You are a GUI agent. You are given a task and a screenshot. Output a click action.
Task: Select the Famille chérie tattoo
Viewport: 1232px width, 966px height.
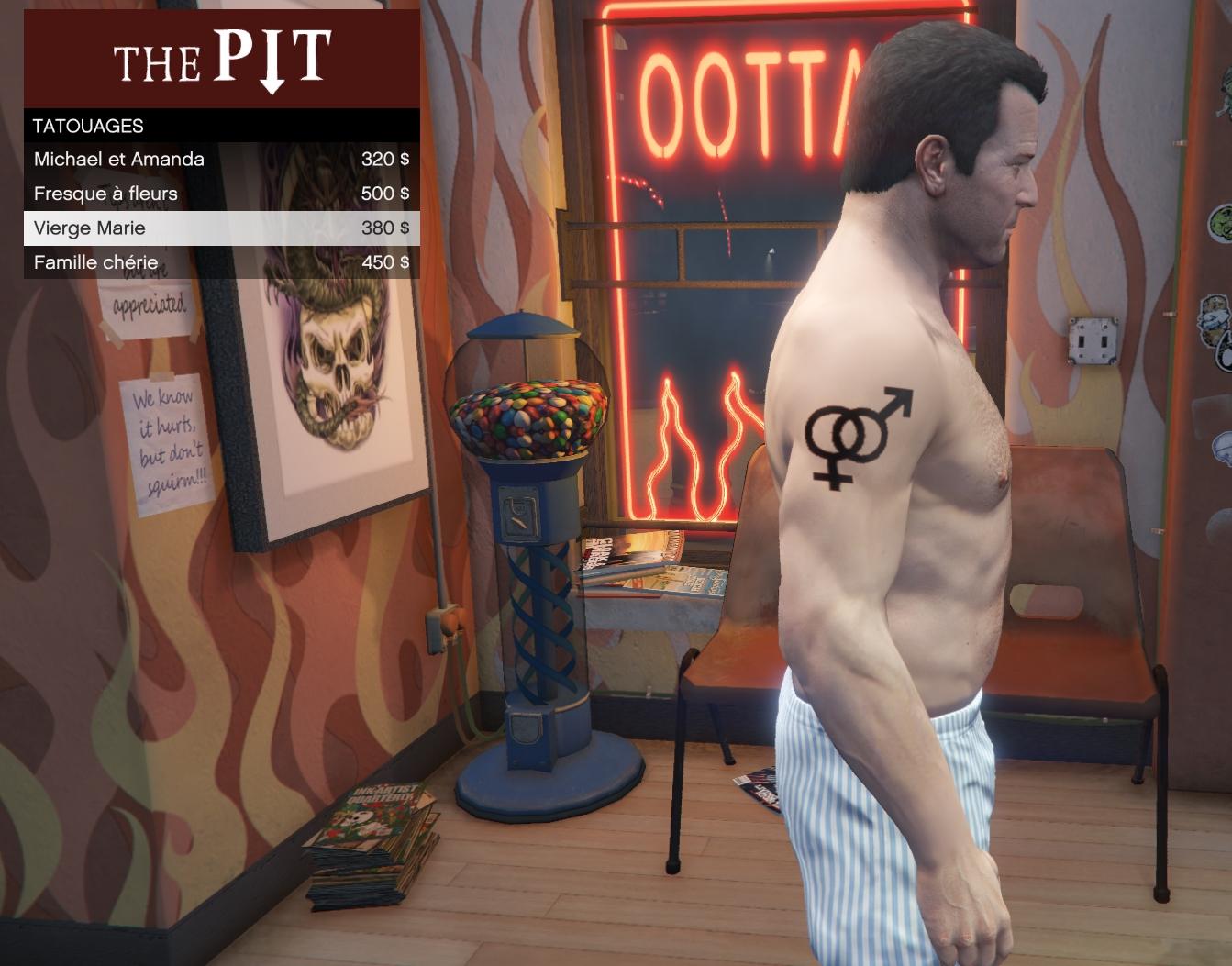click(x=221, y=262)
